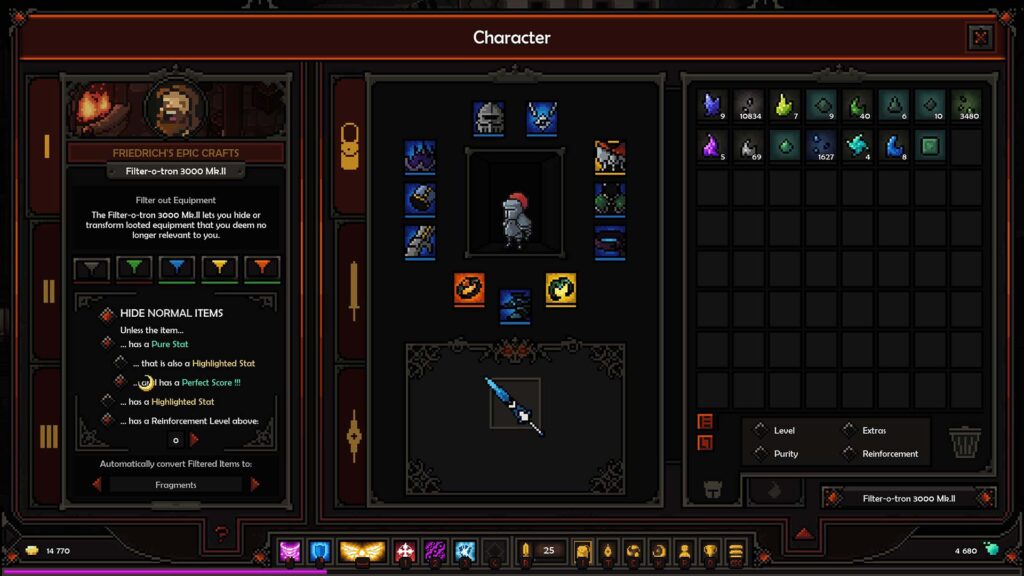Select the blue spear weapon slot

[514, 403]
